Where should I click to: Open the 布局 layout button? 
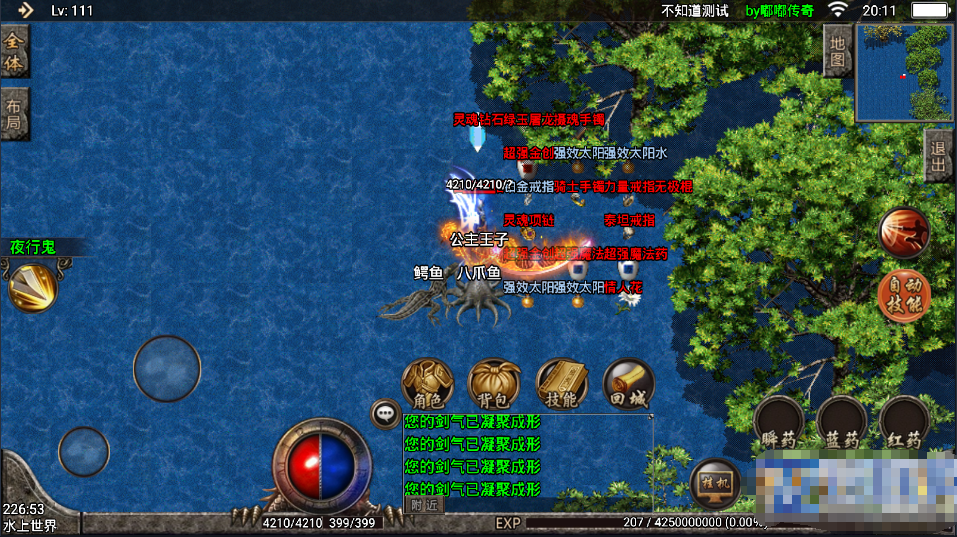(x=14, y=115)
